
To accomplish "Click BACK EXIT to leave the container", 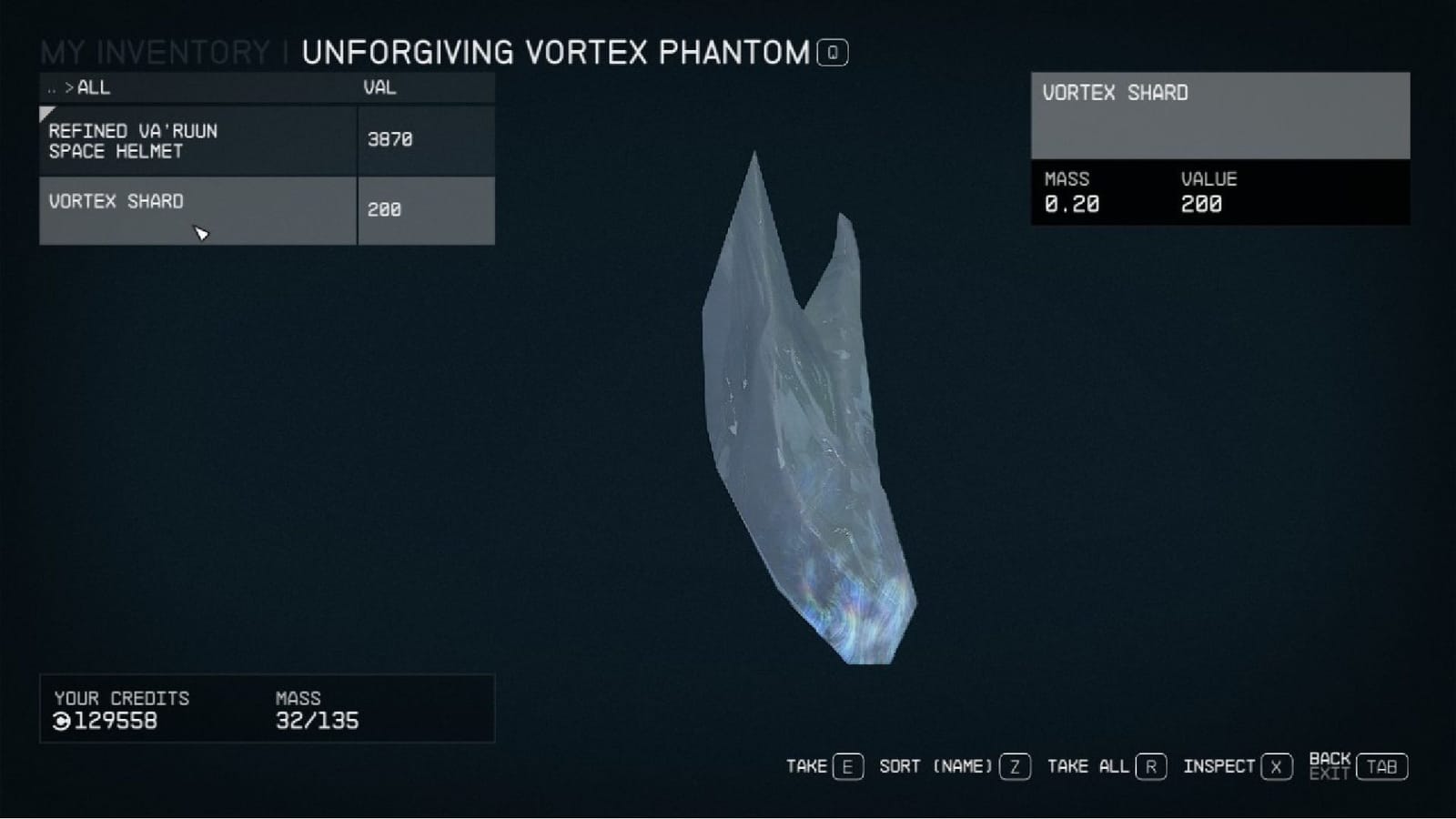I will (1329, 766).
